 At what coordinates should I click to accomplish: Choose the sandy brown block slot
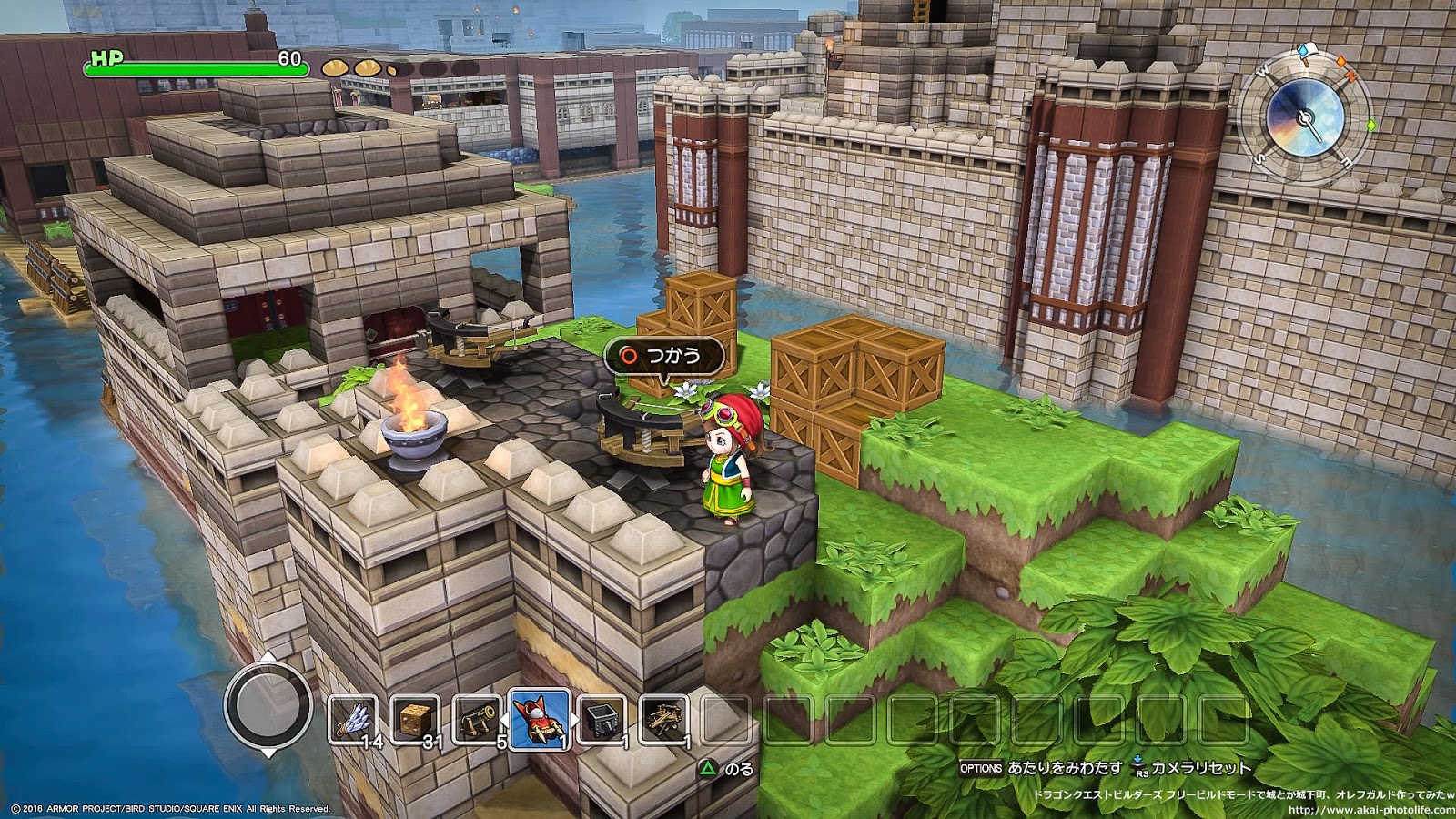(416, 720)
